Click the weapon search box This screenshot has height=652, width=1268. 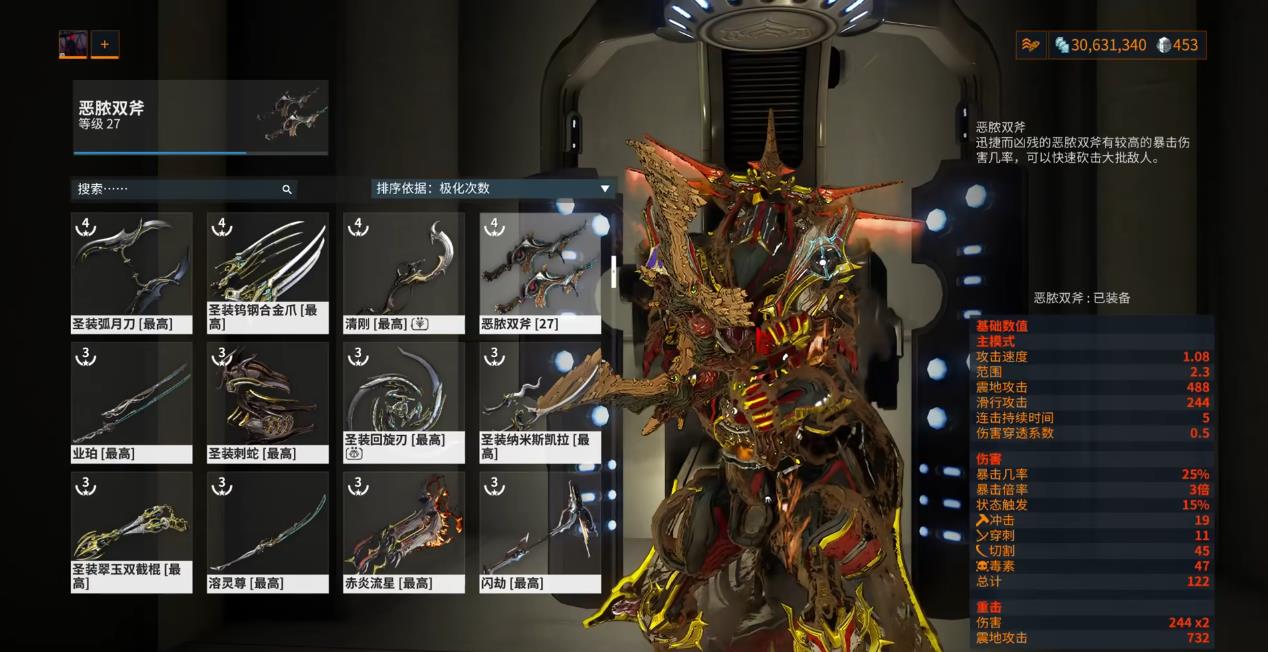(180, 188)
